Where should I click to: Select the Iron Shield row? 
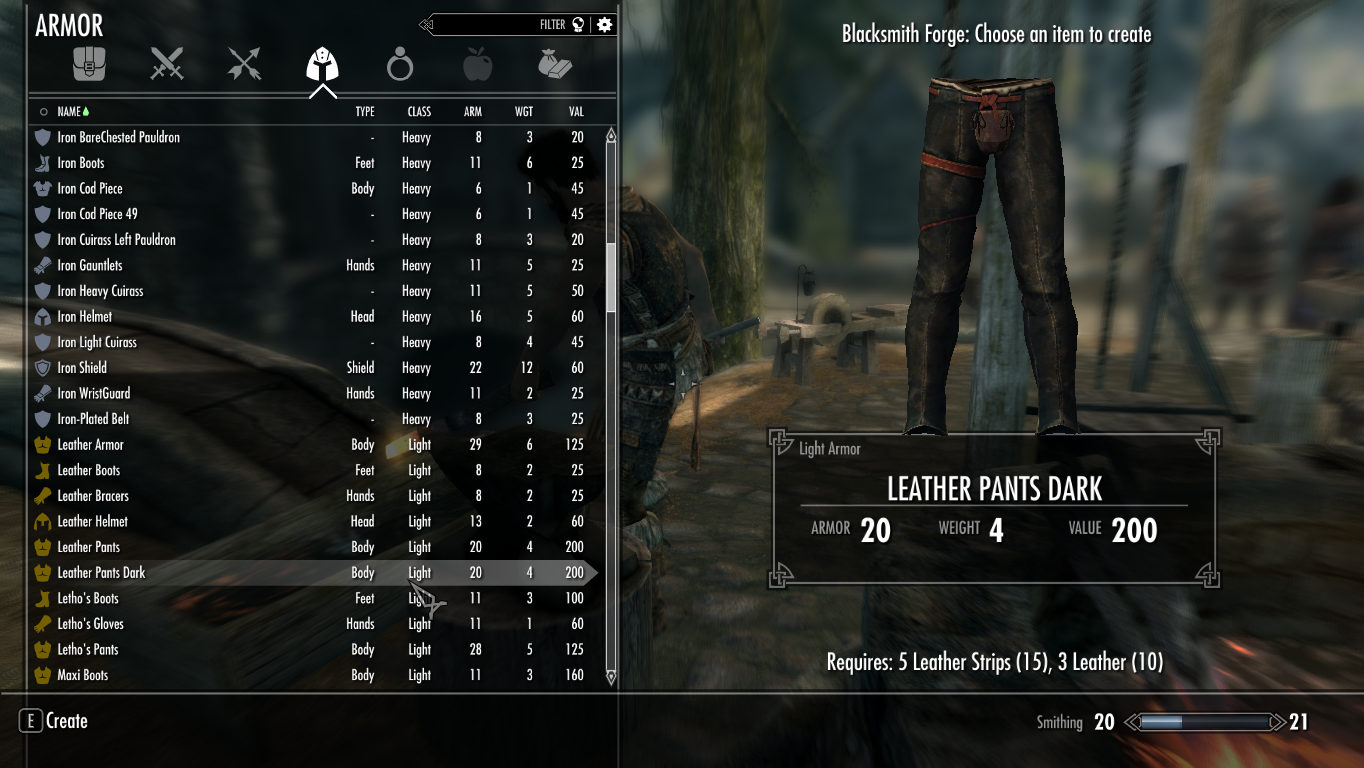[x=82, y=368]
